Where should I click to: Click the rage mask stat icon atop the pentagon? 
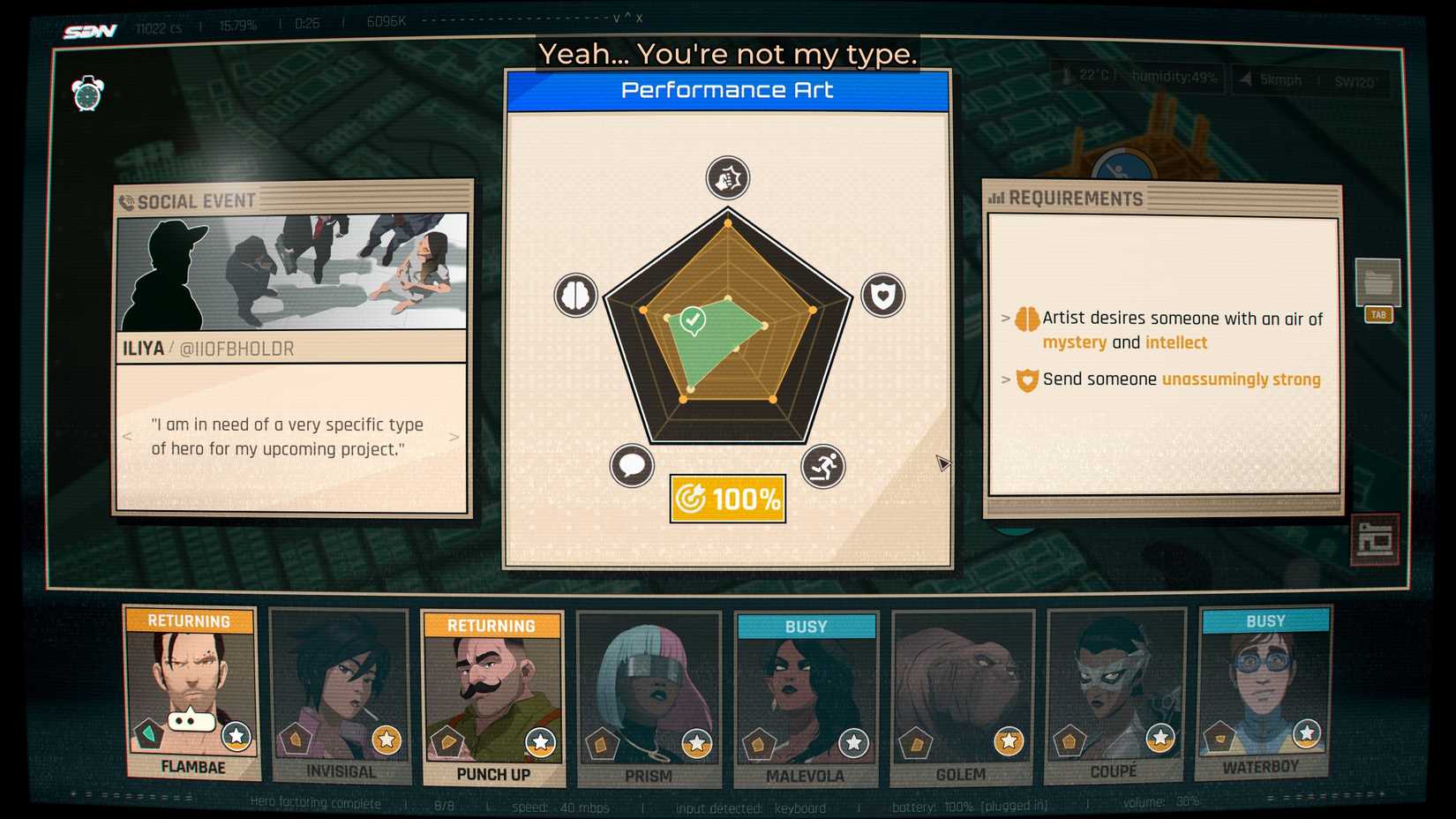[727, 177]
